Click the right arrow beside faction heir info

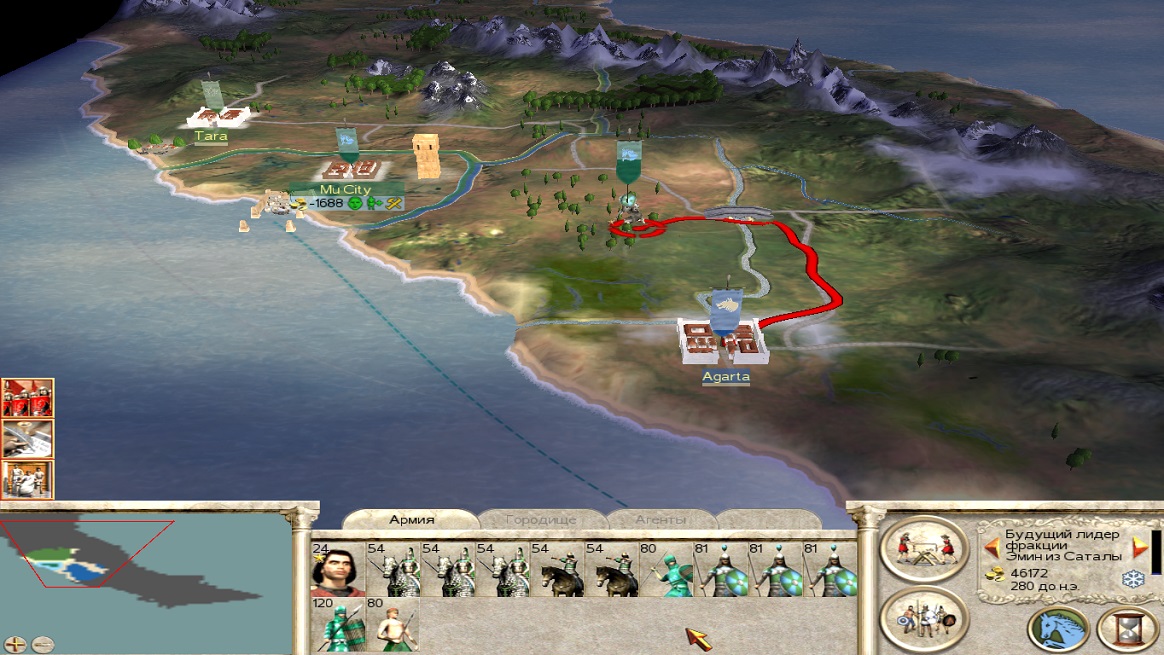1139,548
